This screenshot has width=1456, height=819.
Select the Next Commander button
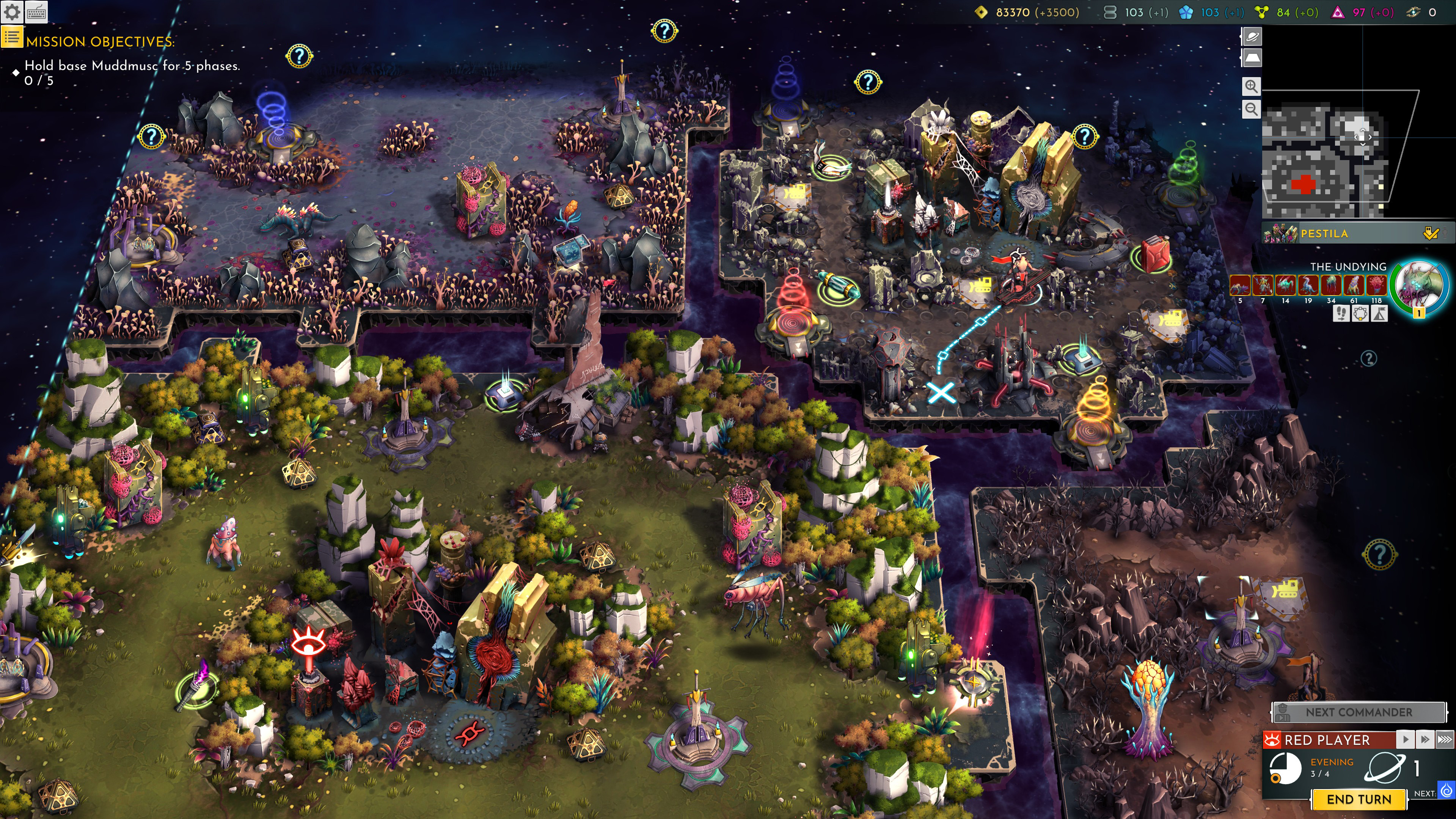1358,712
